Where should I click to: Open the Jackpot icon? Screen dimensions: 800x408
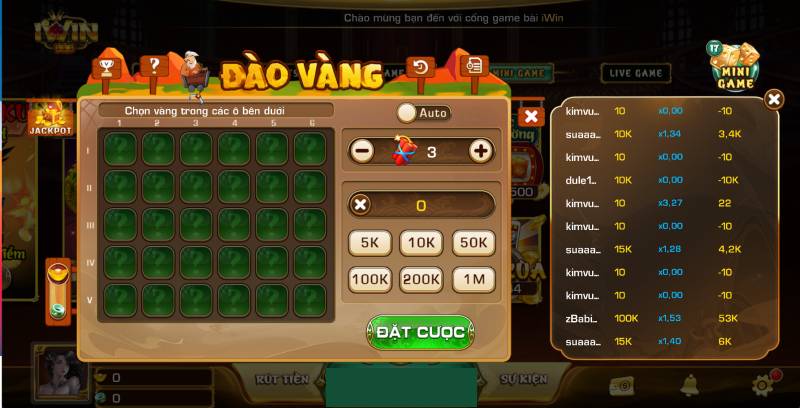(x=49, y=118)
